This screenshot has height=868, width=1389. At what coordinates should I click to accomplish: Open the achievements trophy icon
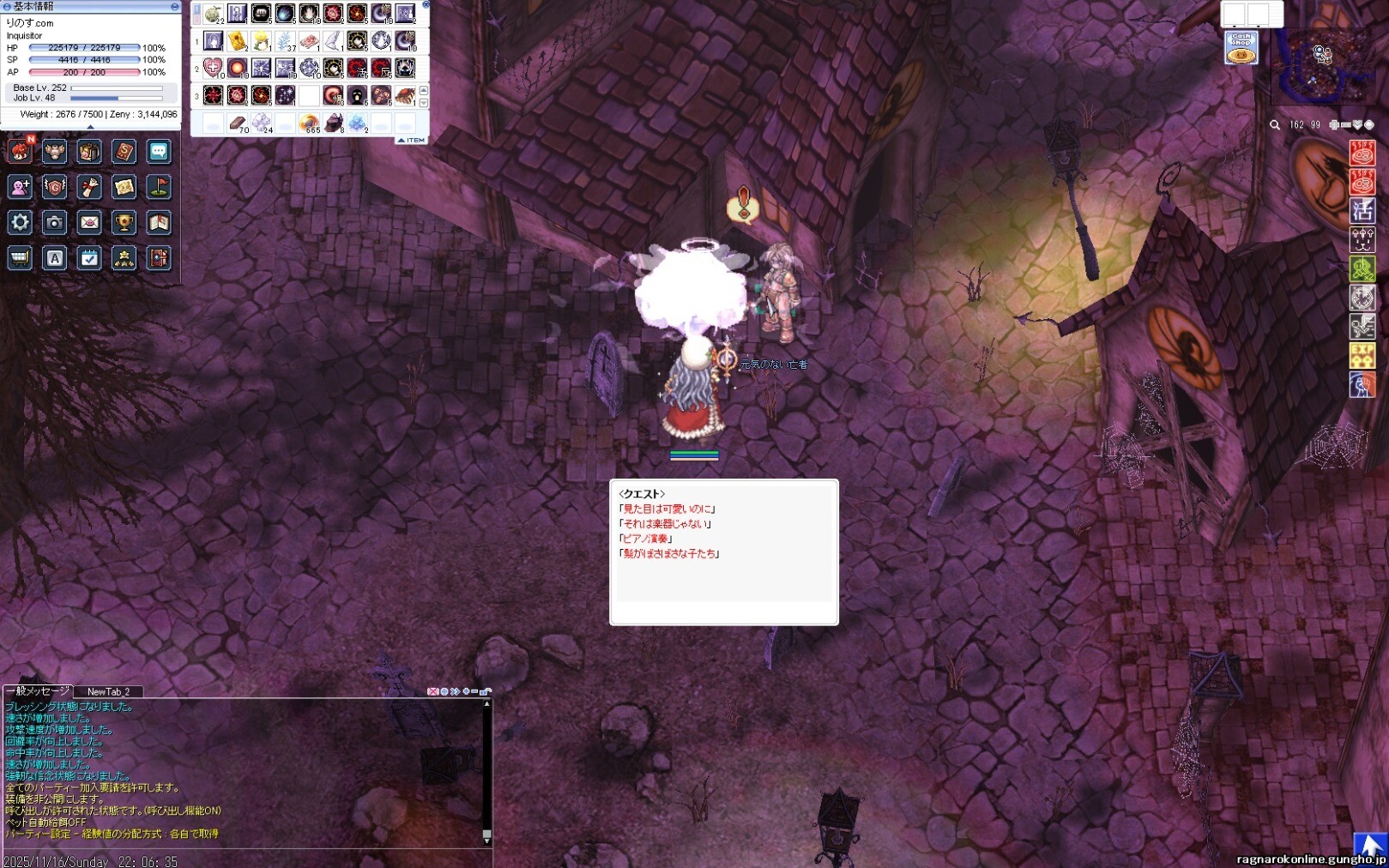click(x=124, y=223)
